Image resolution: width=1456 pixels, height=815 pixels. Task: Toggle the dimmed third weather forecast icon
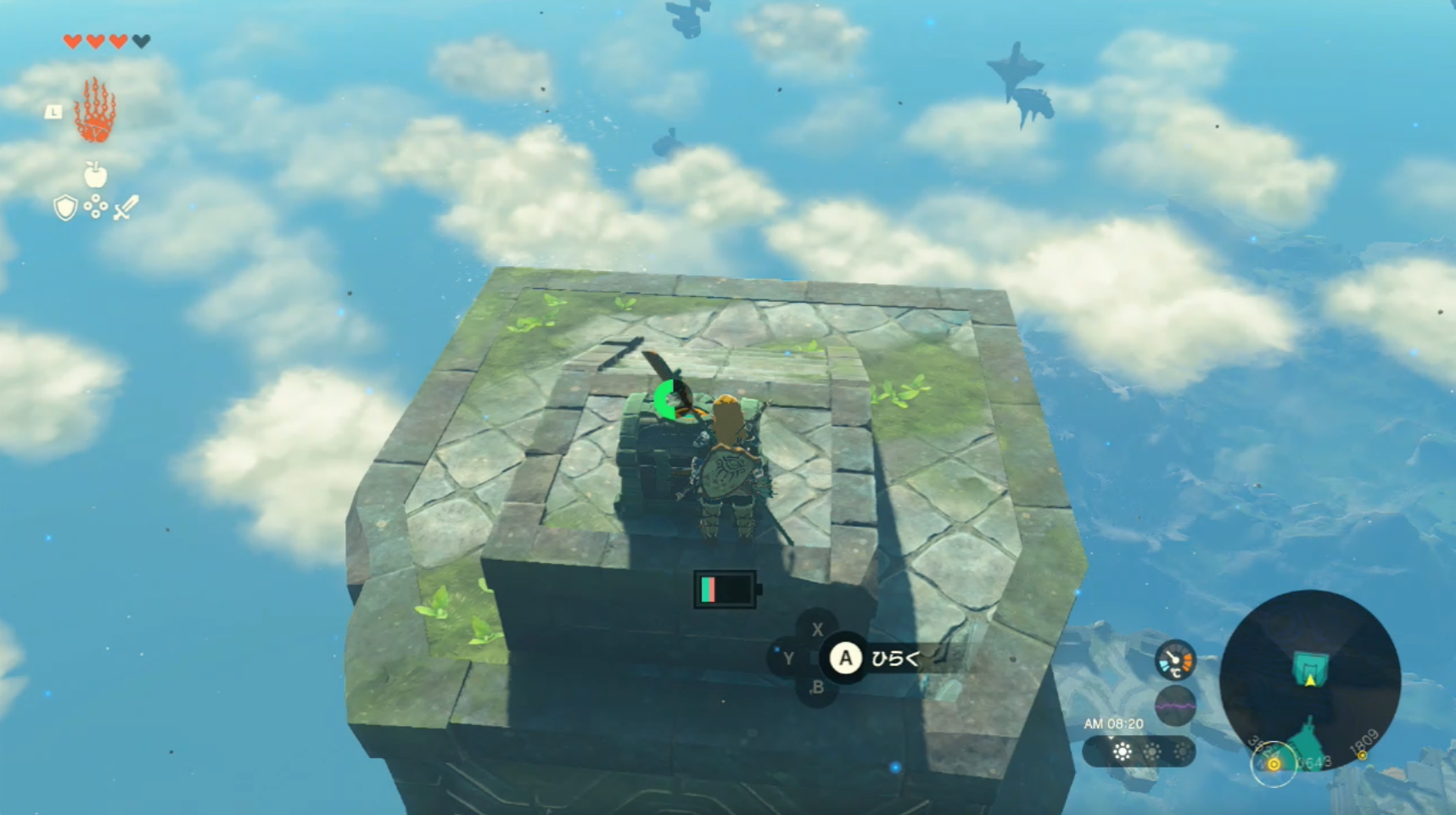pos(1183,751)
